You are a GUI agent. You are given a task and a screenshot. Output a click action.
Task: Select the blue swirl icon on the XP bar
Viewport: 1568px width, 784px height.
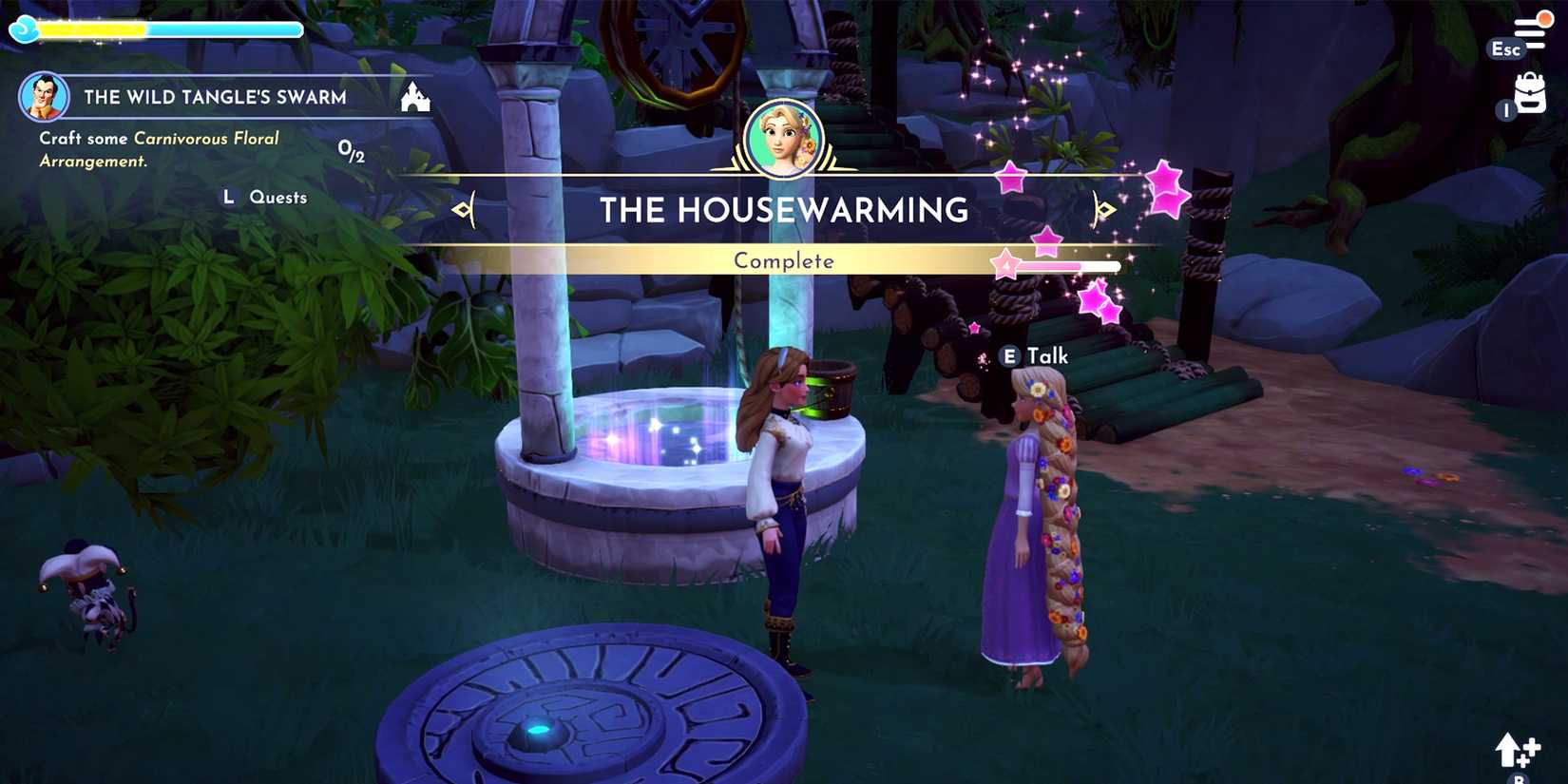[x=24, y=29]
